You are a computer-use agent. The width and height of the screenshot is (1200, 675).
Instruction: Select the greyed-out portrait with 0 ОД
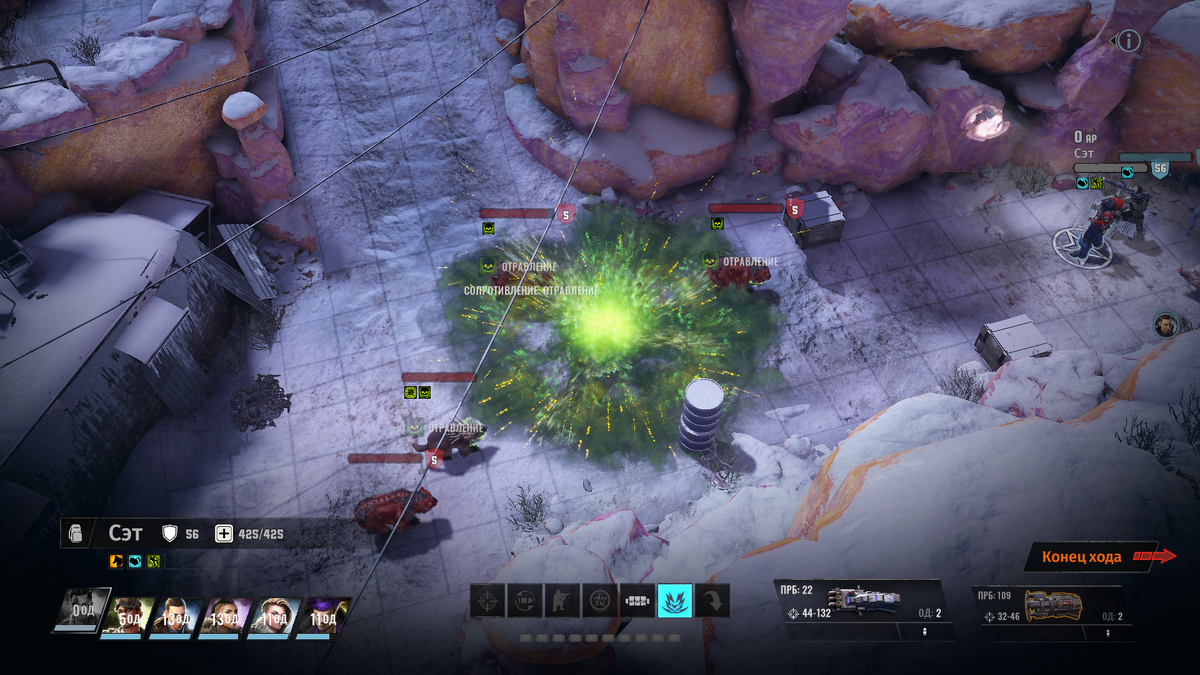(82, 611)
